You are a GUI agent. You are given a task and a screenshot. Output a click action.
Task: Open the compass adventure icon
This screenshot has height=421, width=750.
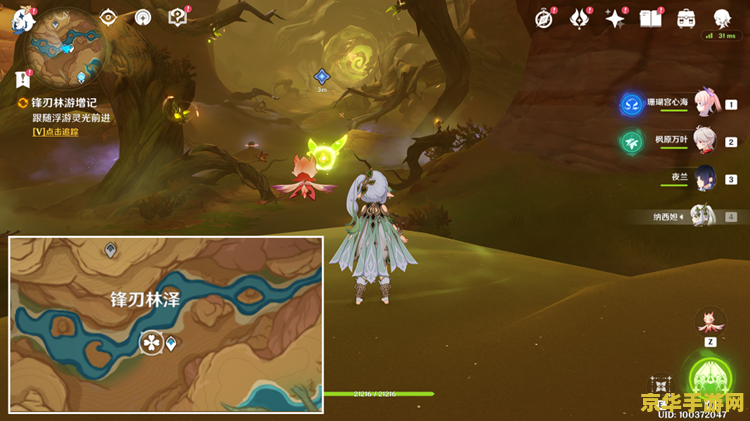point(544,18)
